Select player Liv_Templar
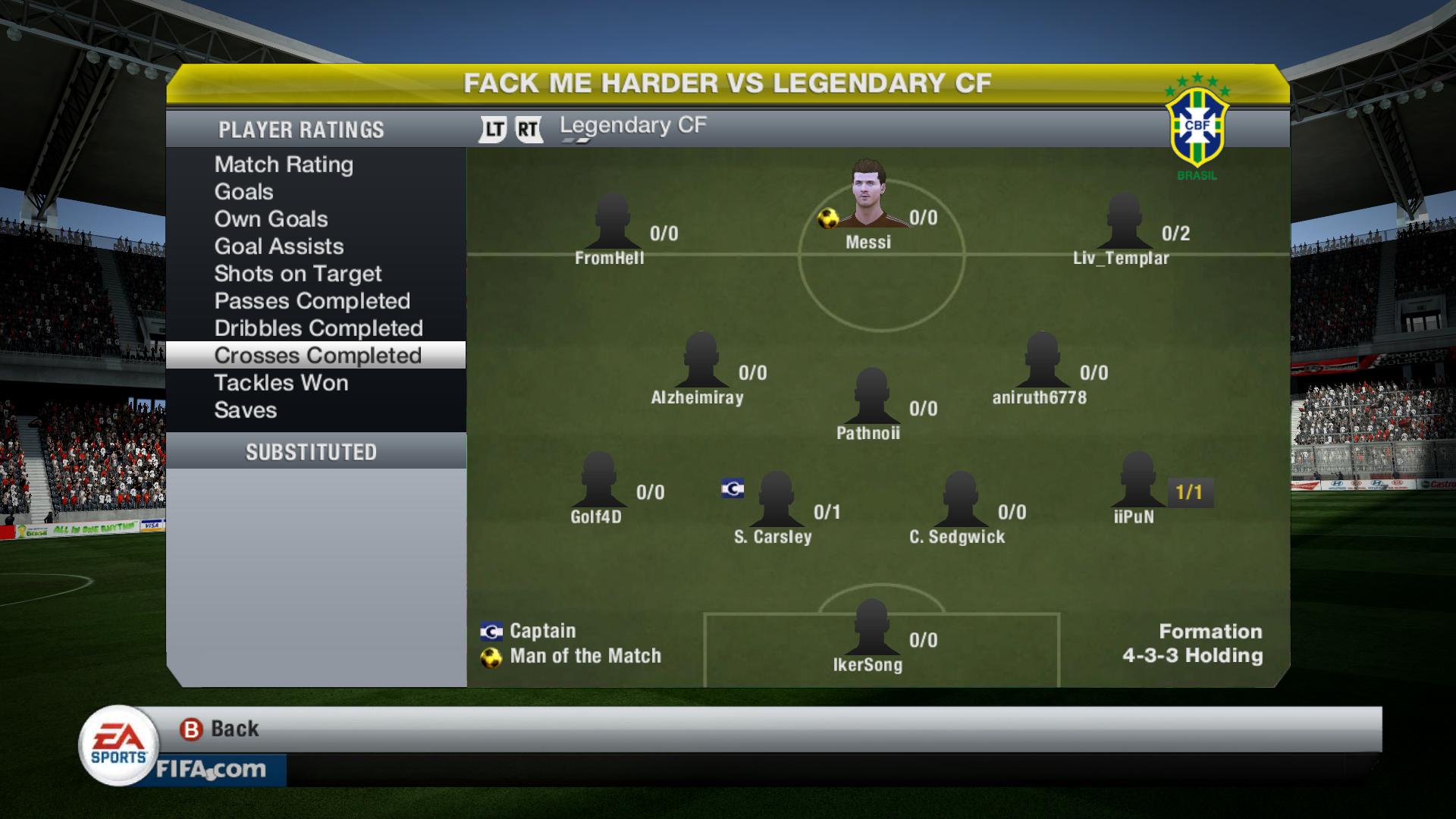This screenshot has width=1456, height=819. point(1123,221)
